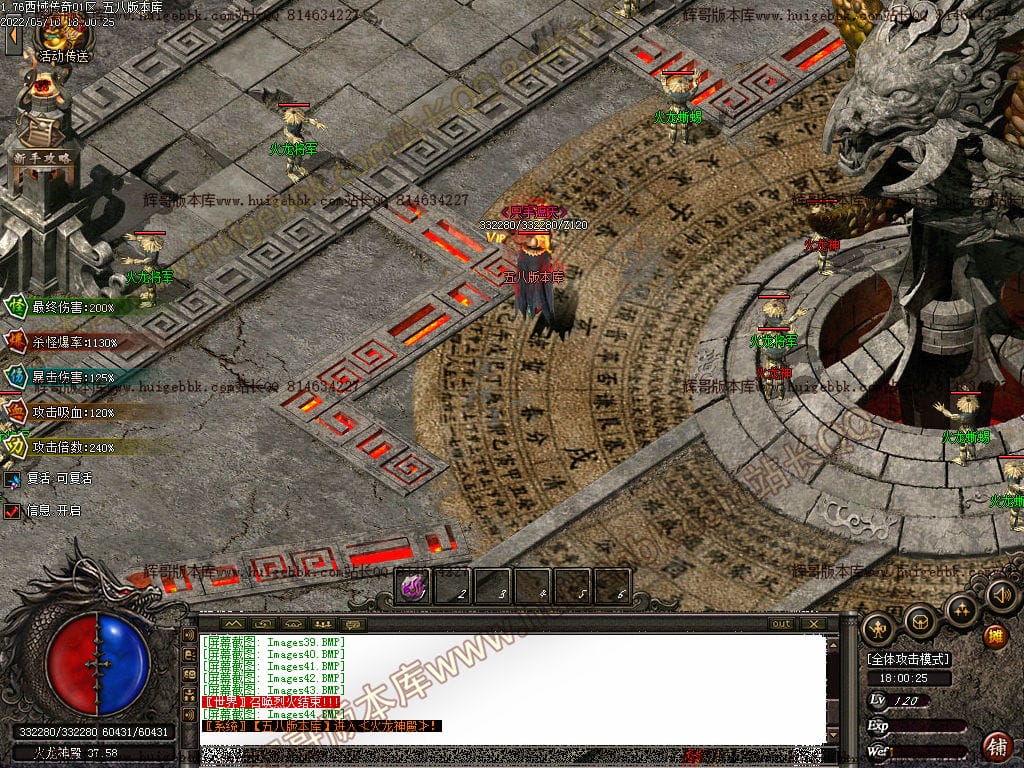This screenshot has width=1024, height=768.
Task: Click the 'out' button on chat bar
Action: (782, 624)
